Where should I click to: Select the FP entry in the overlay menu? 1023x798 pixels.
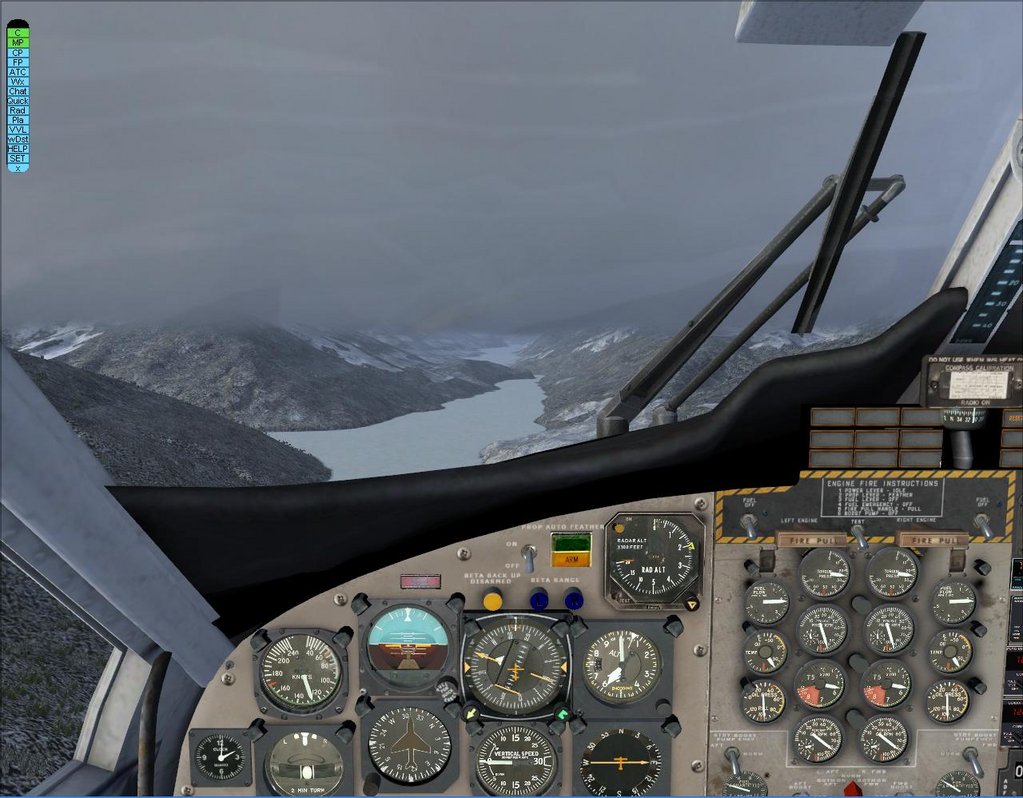pos(18,62)
